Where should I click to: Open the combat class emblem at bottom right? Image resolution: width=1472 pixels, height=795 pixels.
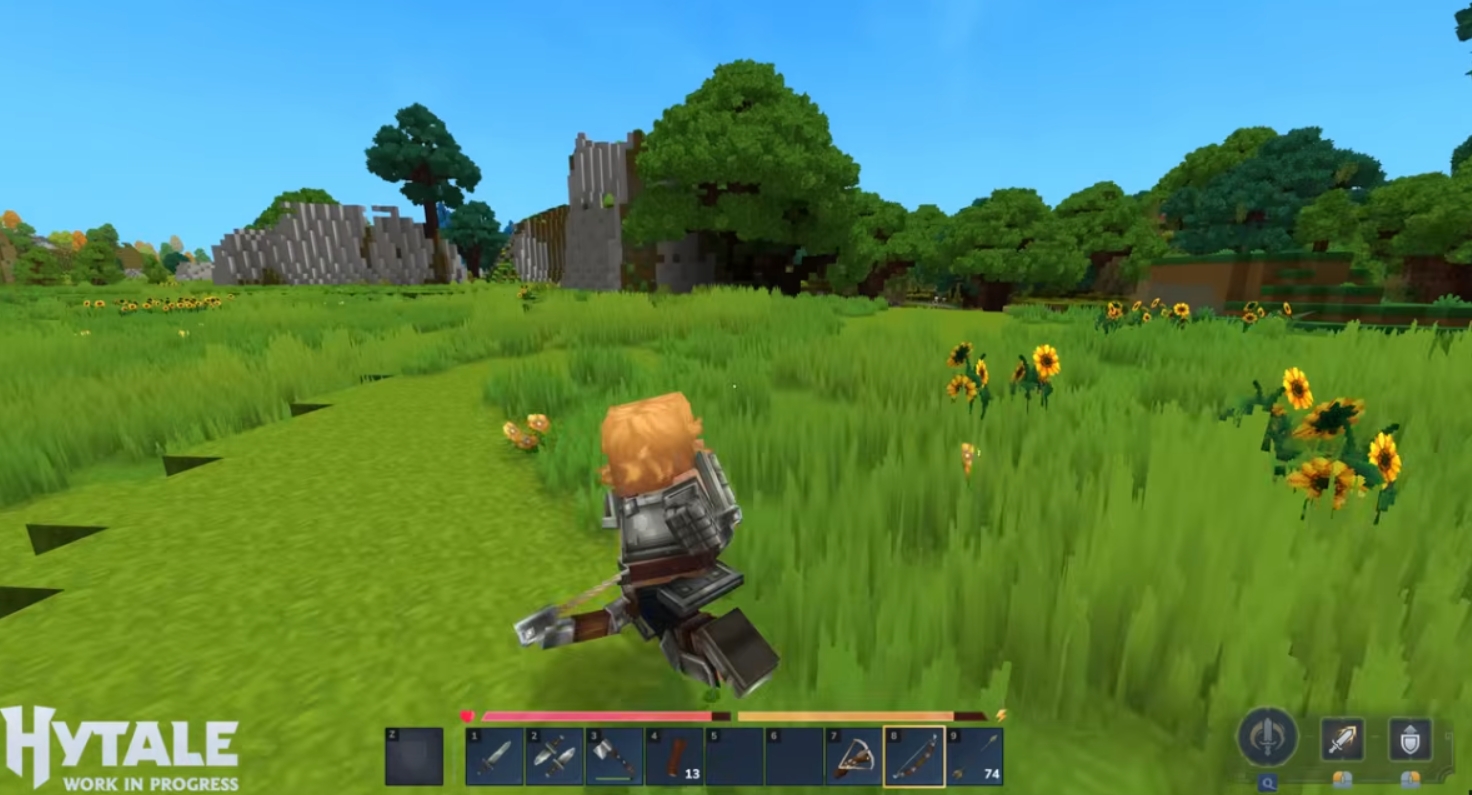pyautogui.click(x=1268, y=736)
